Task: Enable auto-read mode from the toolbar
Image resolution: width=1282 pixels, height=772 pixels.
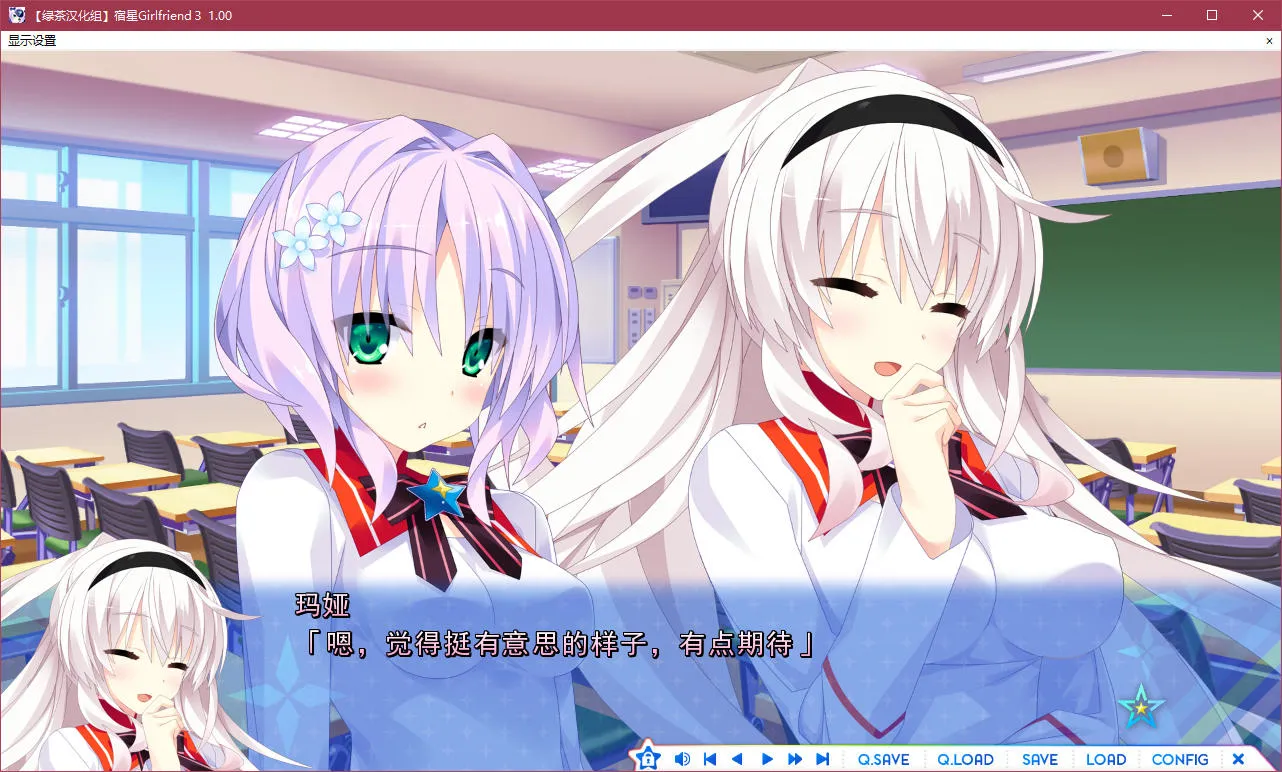Action: 766,758
